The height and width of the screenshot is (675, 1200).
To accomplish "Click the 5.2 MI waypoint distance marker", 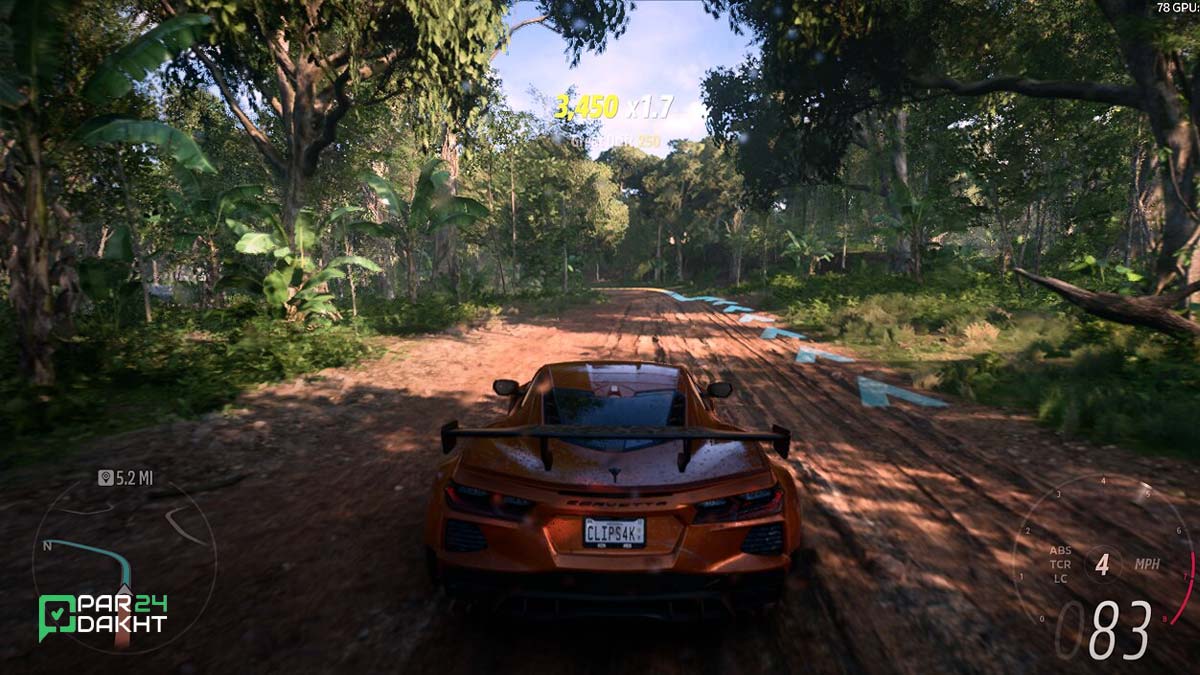I will point(125,478).
